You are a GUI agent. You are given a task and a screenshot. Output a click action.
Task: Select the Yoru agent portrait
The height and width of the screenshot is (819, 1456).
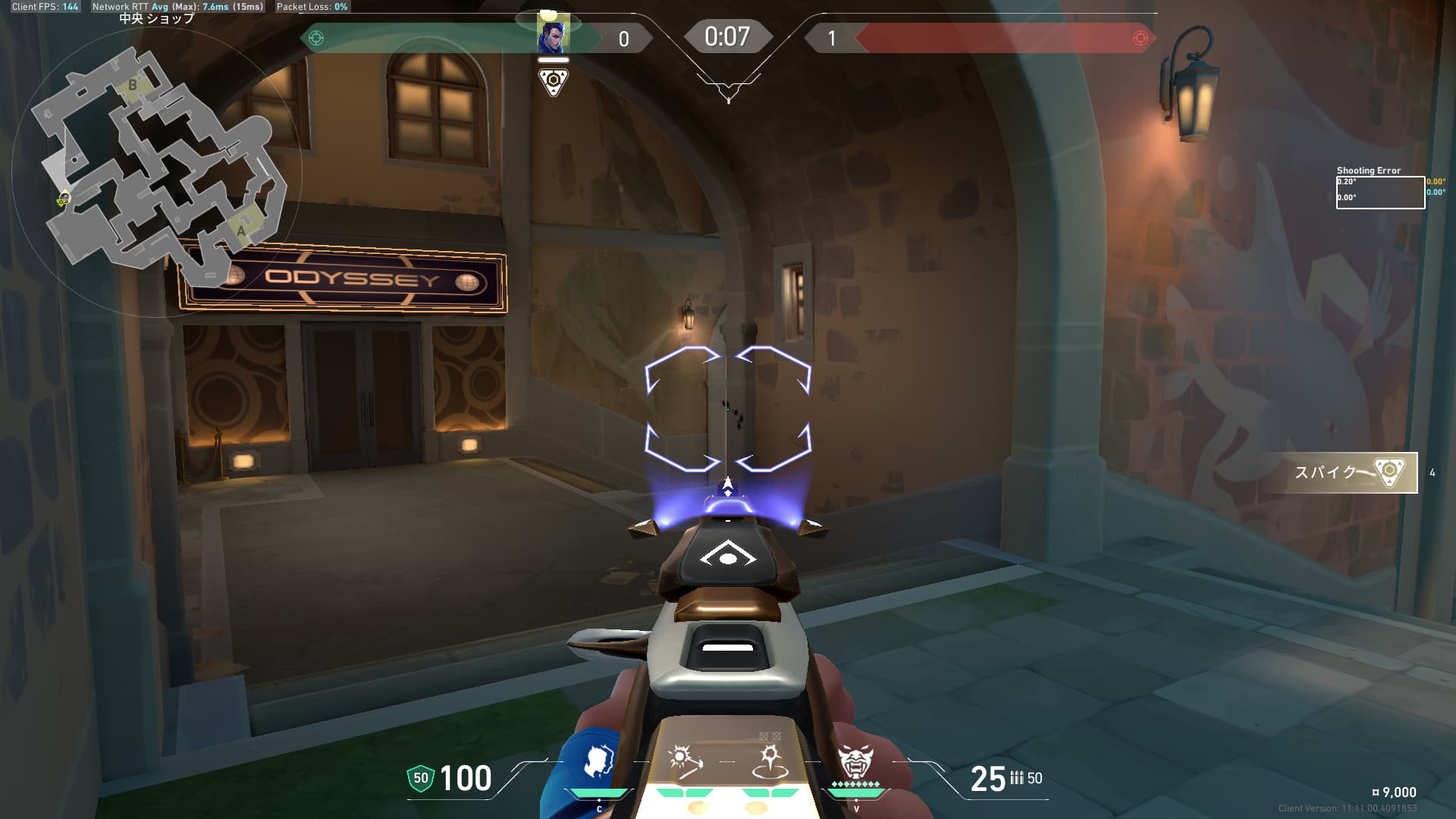(x=553, y=34)
